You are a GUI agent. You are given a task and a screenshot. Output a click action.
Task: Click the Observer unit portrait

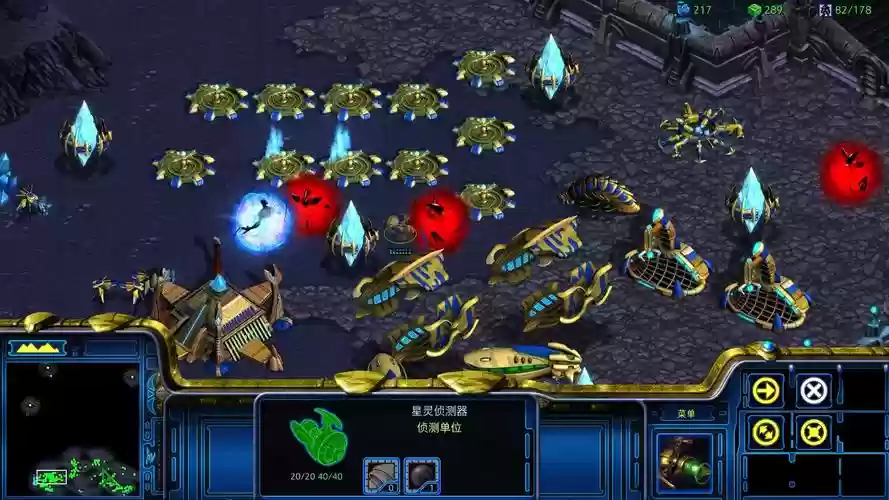click(685, 462)
